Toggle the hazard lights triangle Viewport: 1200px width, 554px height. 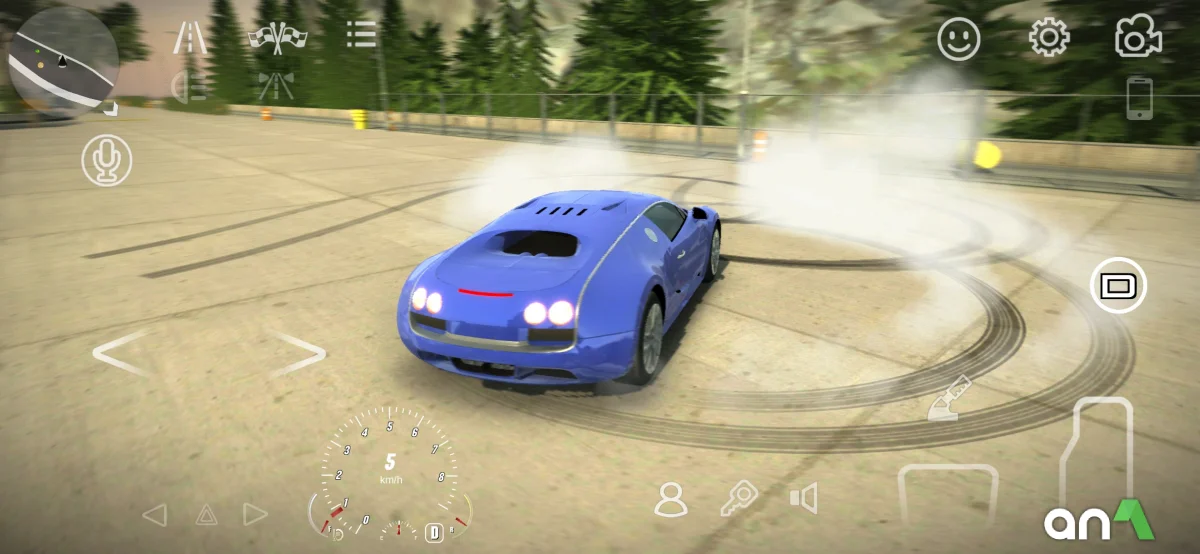[206, 515]
